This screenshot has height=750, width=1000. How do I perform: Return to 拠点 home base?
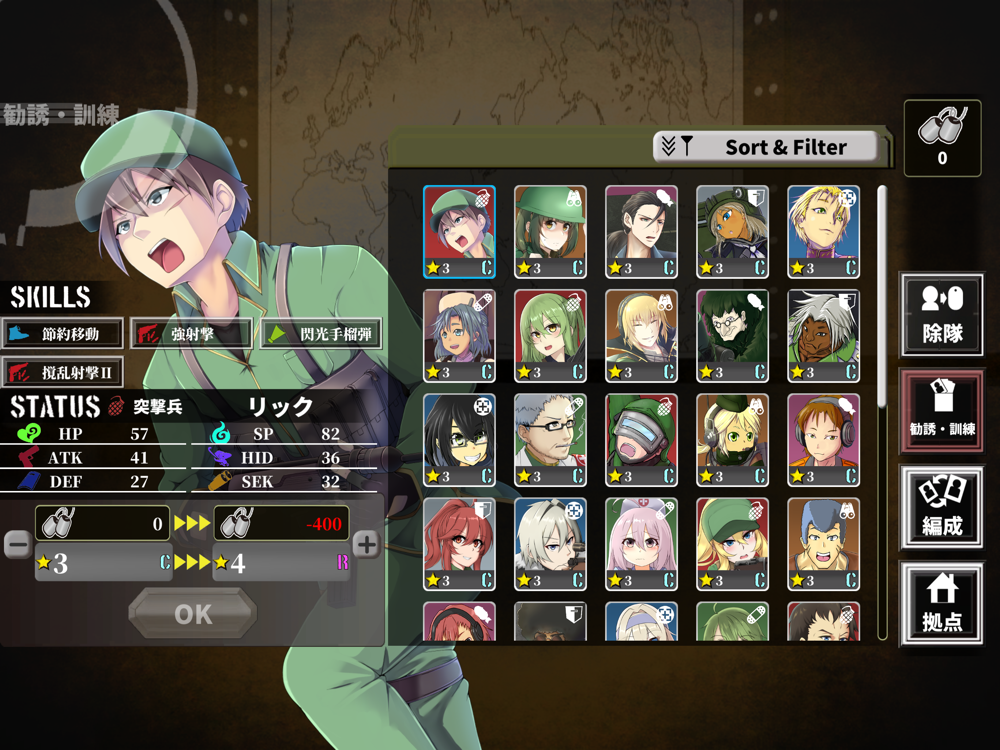942,603
